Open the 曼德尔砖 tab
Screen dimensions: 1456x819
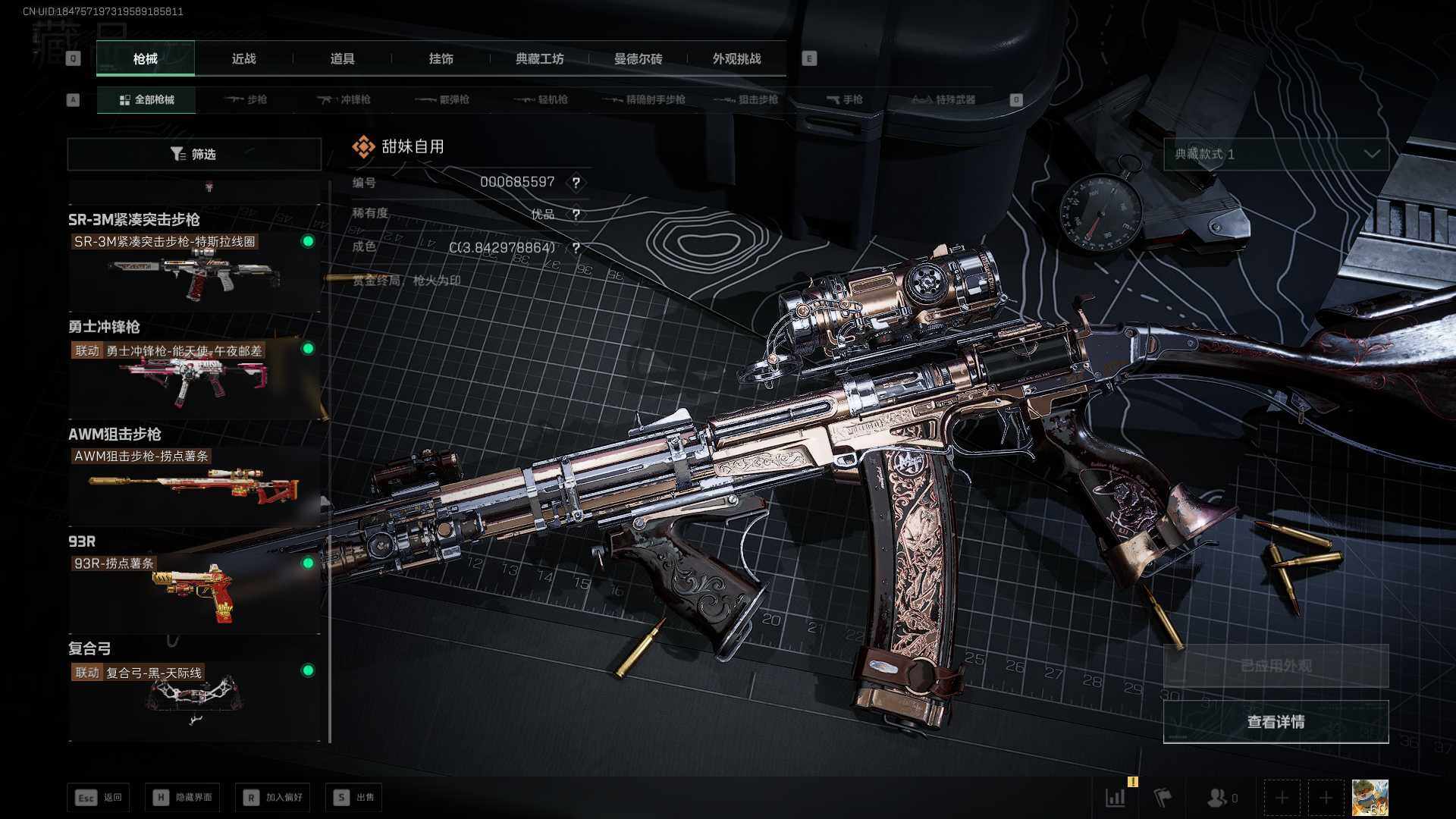pos(638,58)
